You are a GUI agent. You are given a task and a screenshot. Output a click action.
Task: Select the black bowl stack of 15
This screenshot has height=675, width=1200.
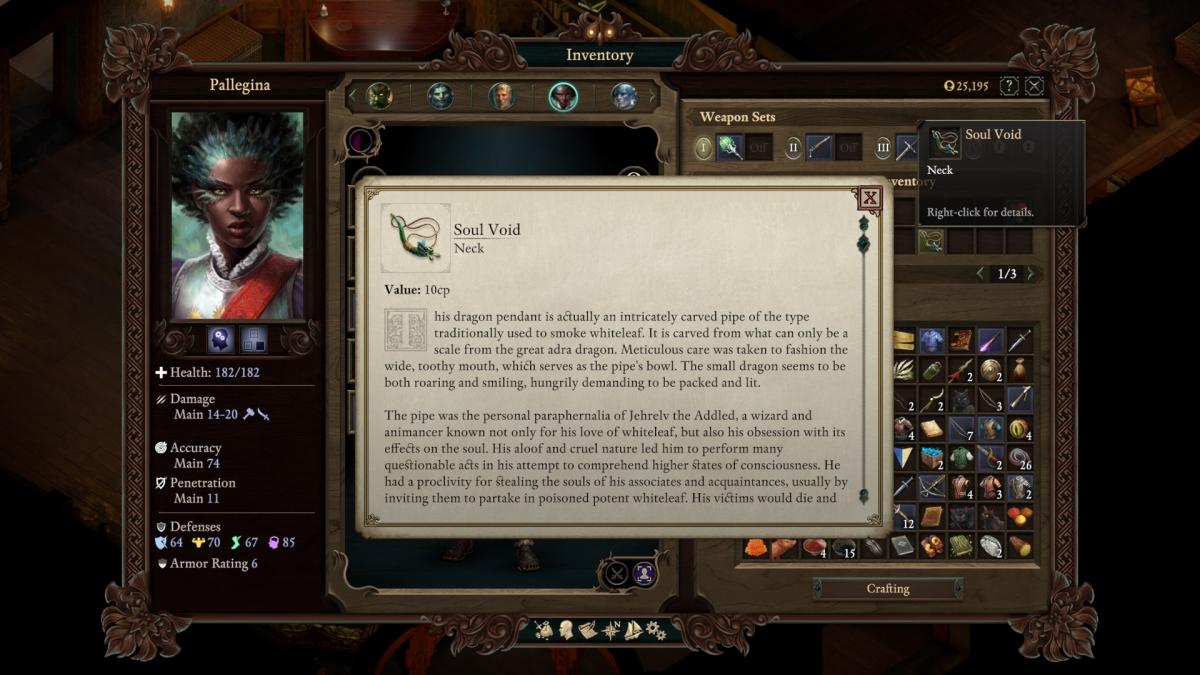coord(844,547)
